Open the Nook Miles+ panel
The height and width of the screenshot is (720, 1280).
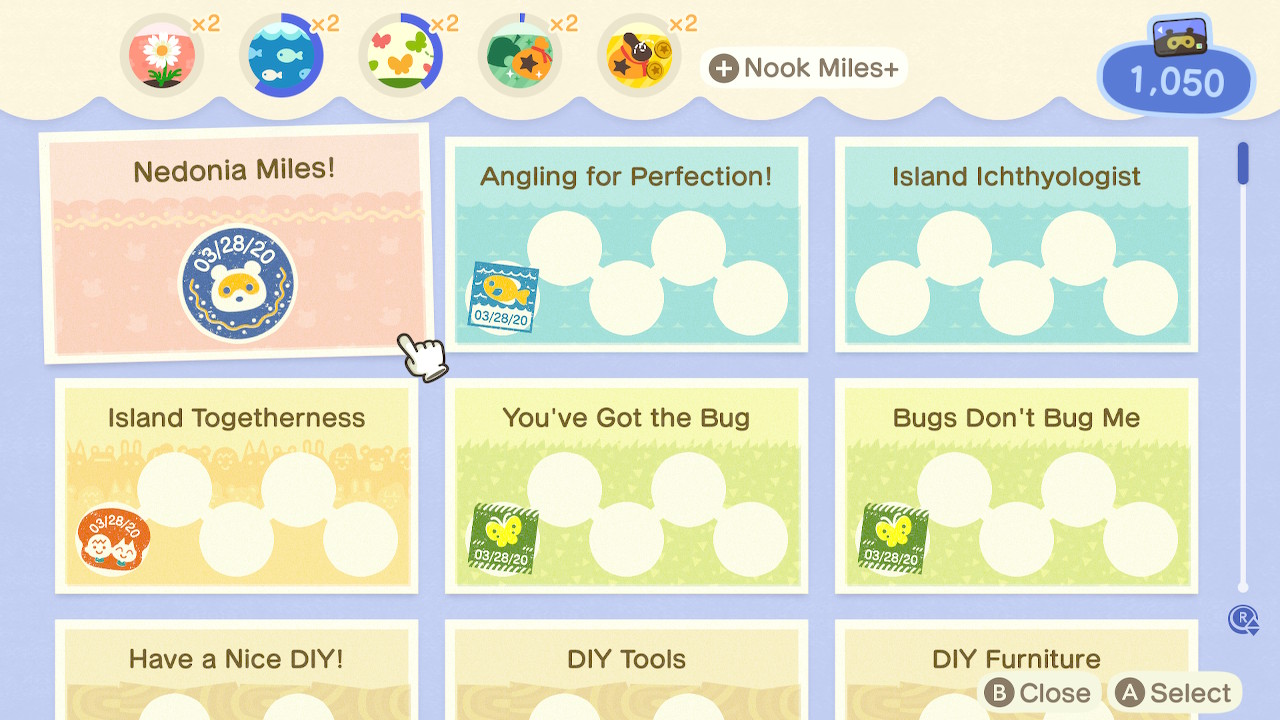(x=804, y=68)
